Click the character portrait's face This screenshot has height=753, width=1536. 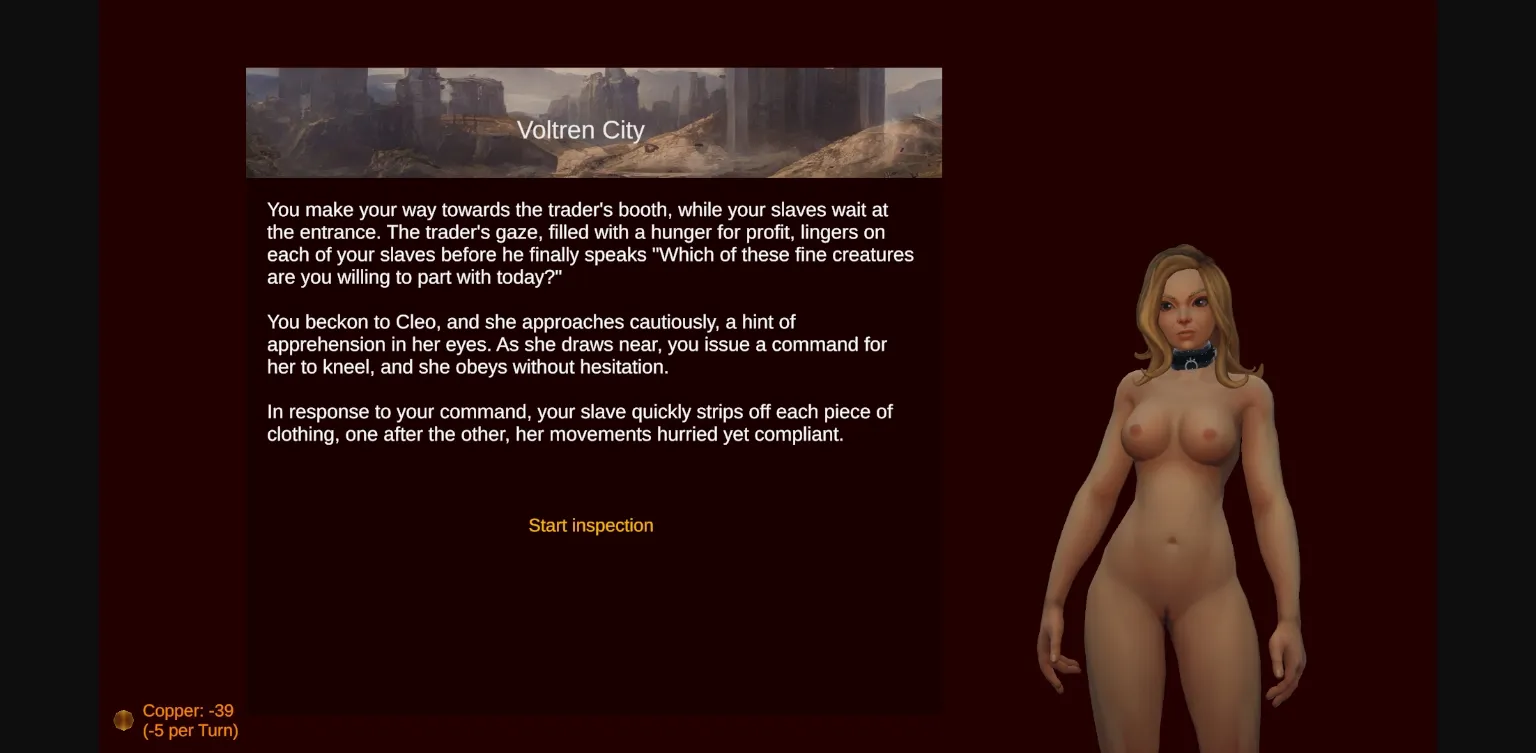pos(1188,310)
